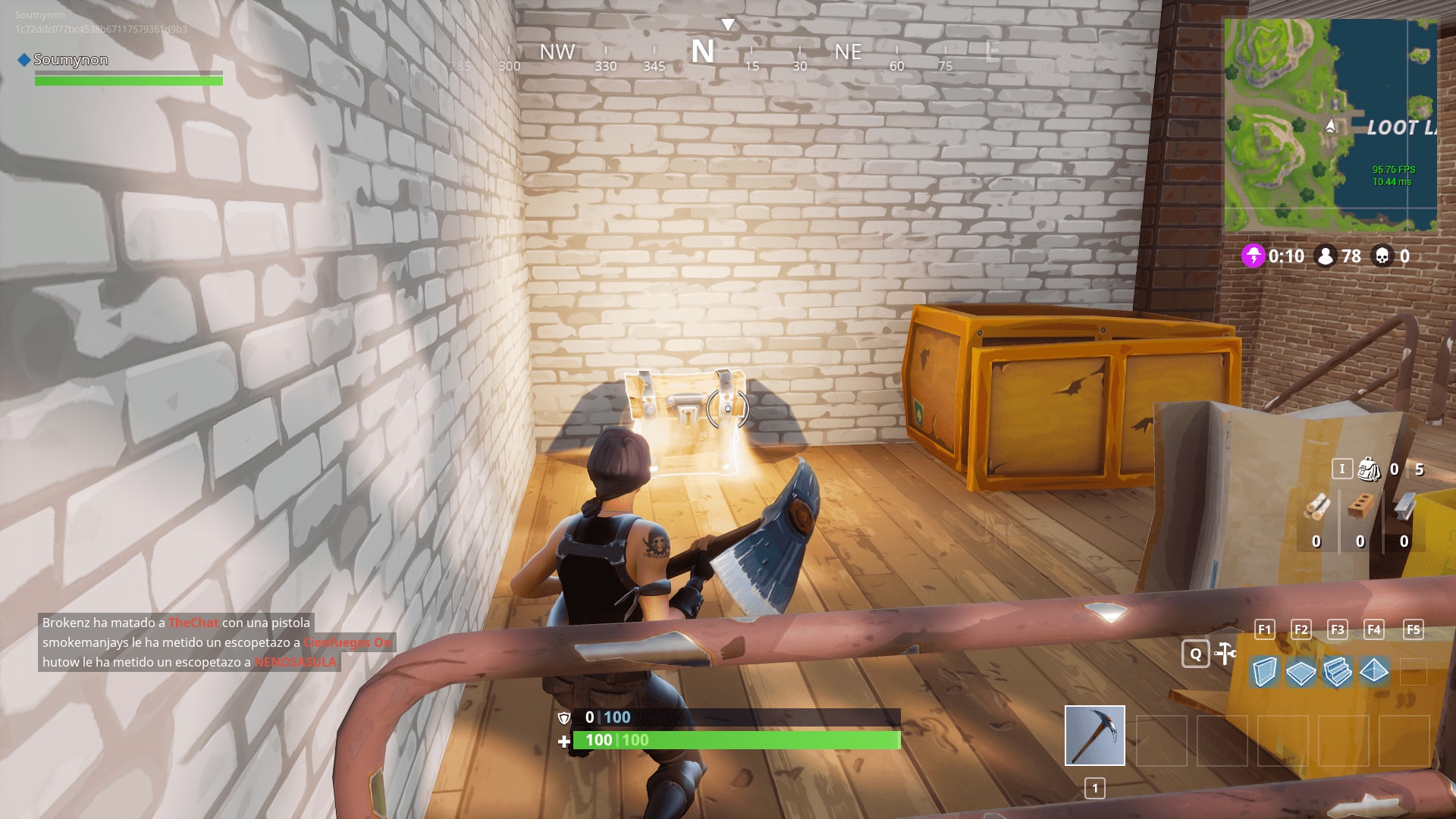Select the stairs build piece icon
Screen dimensions: 1456x819
coord(1337,672)
